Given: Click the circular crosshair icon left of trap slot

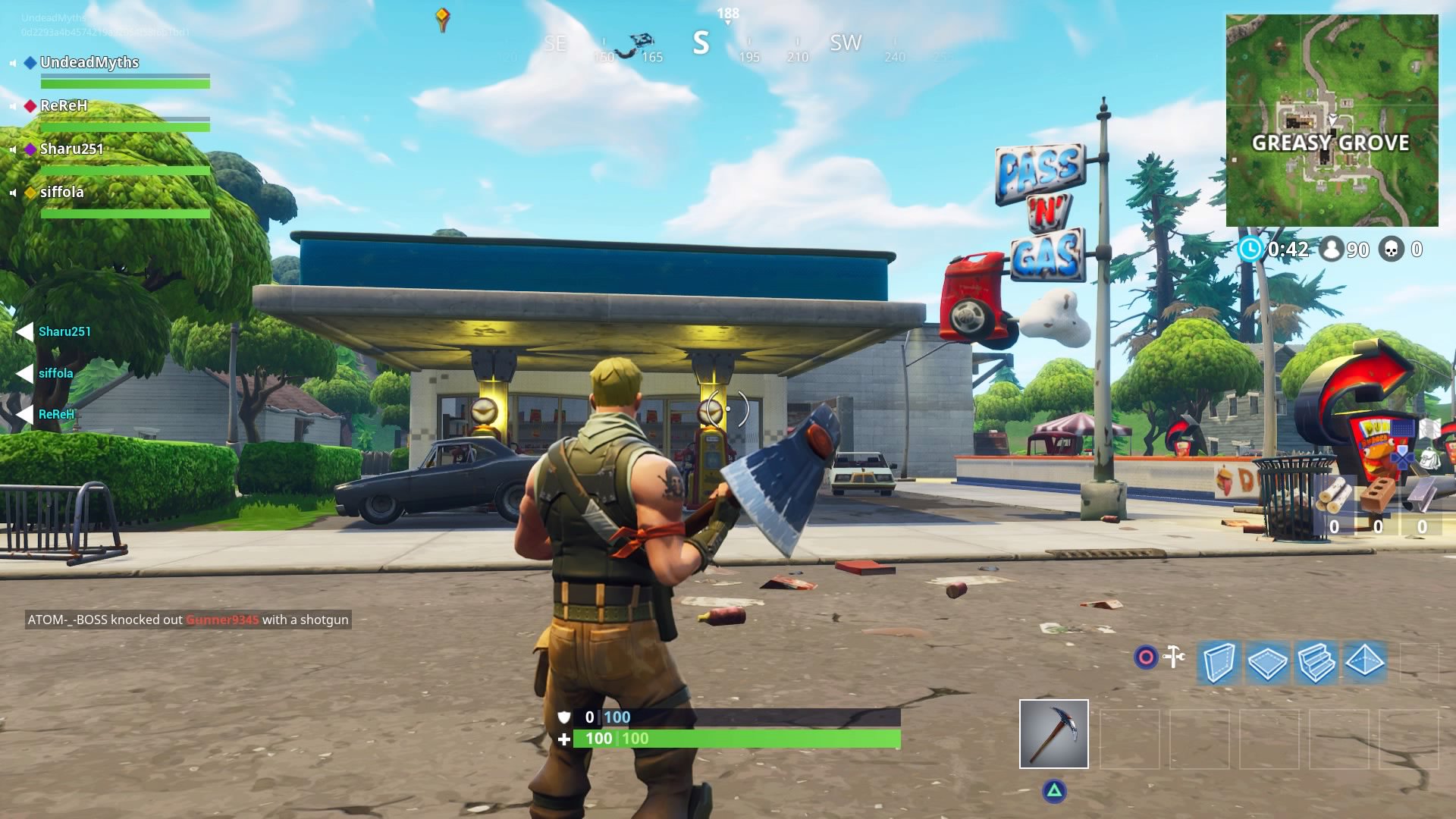Looking at the screenshot, I should click(x=1144, y=657).
